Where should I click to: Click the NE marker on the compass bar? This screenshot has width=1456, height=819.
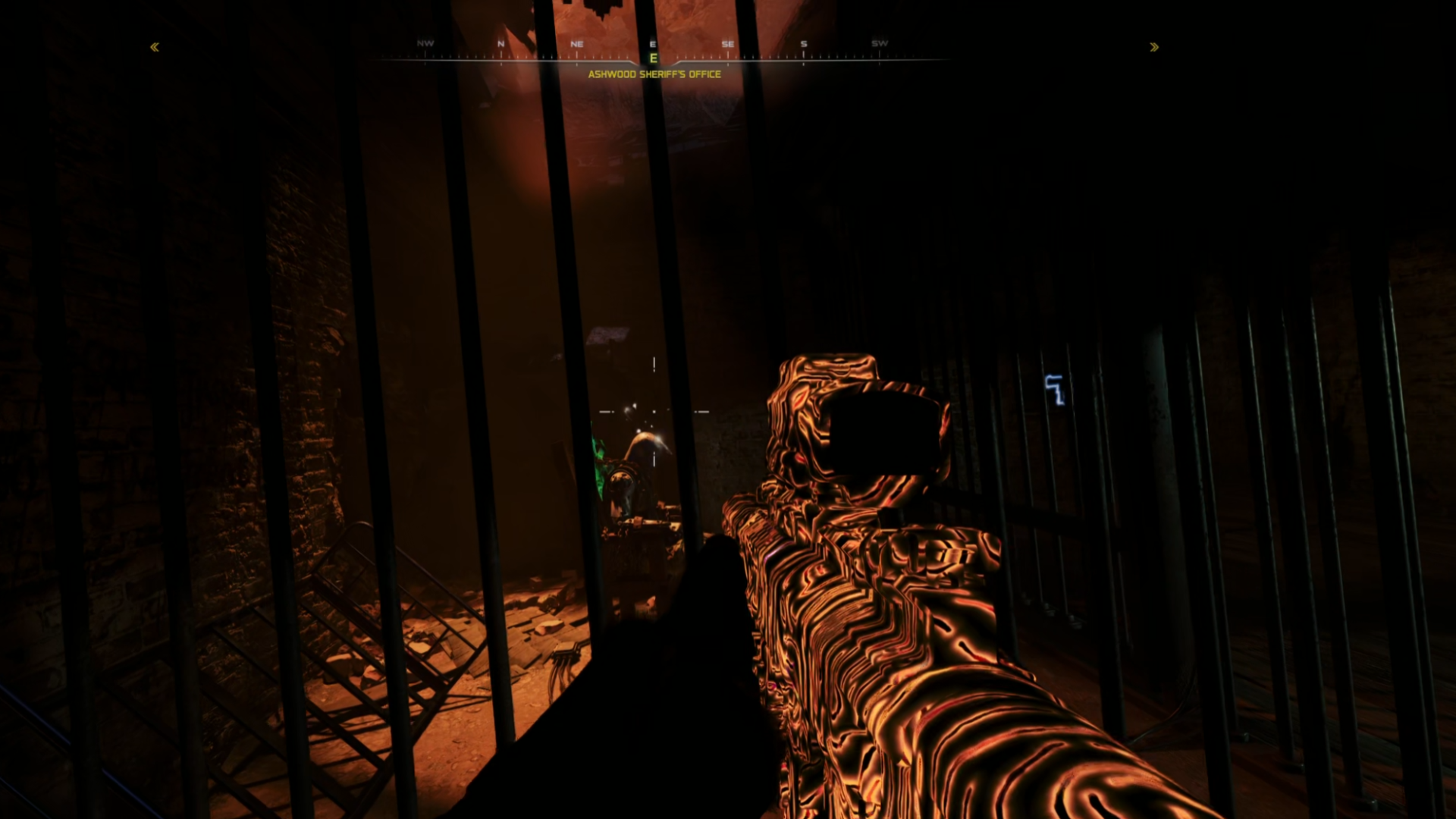coord(576,44)
